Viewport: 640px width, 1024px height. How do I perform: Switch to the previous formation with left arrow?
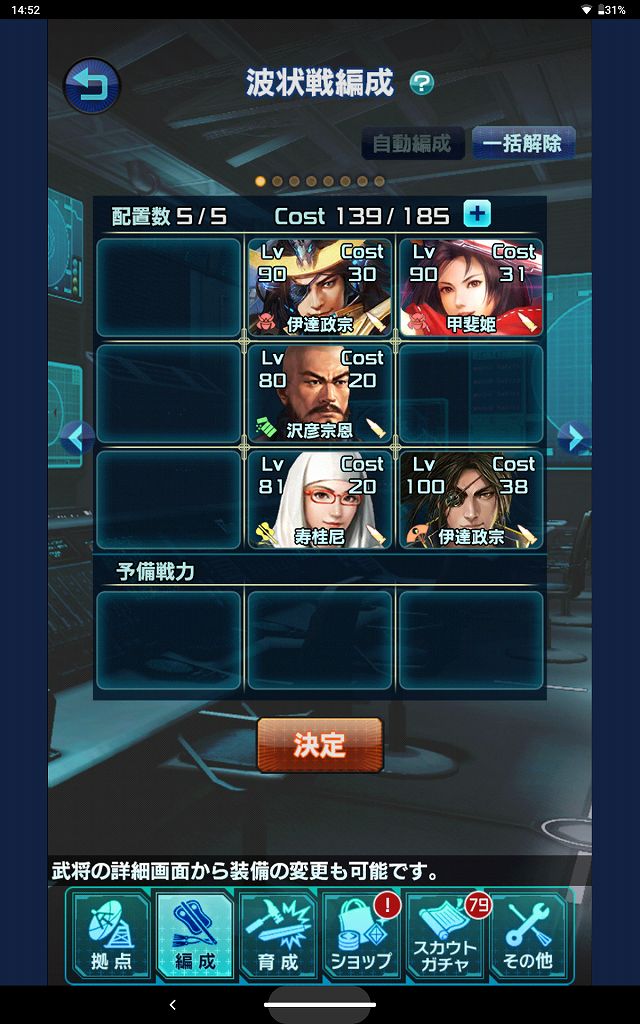click(x=77, y=437)
